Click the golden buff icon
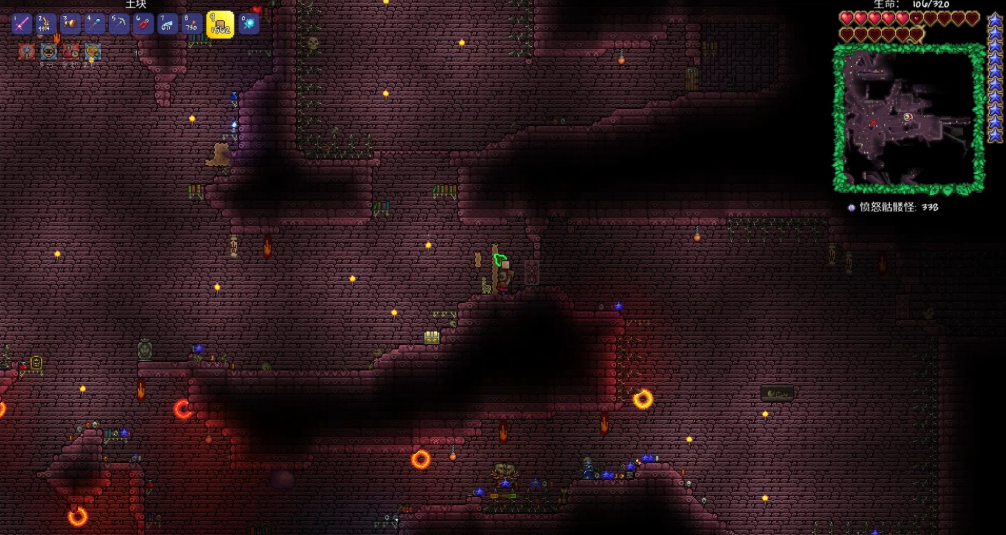 point(93,52)
